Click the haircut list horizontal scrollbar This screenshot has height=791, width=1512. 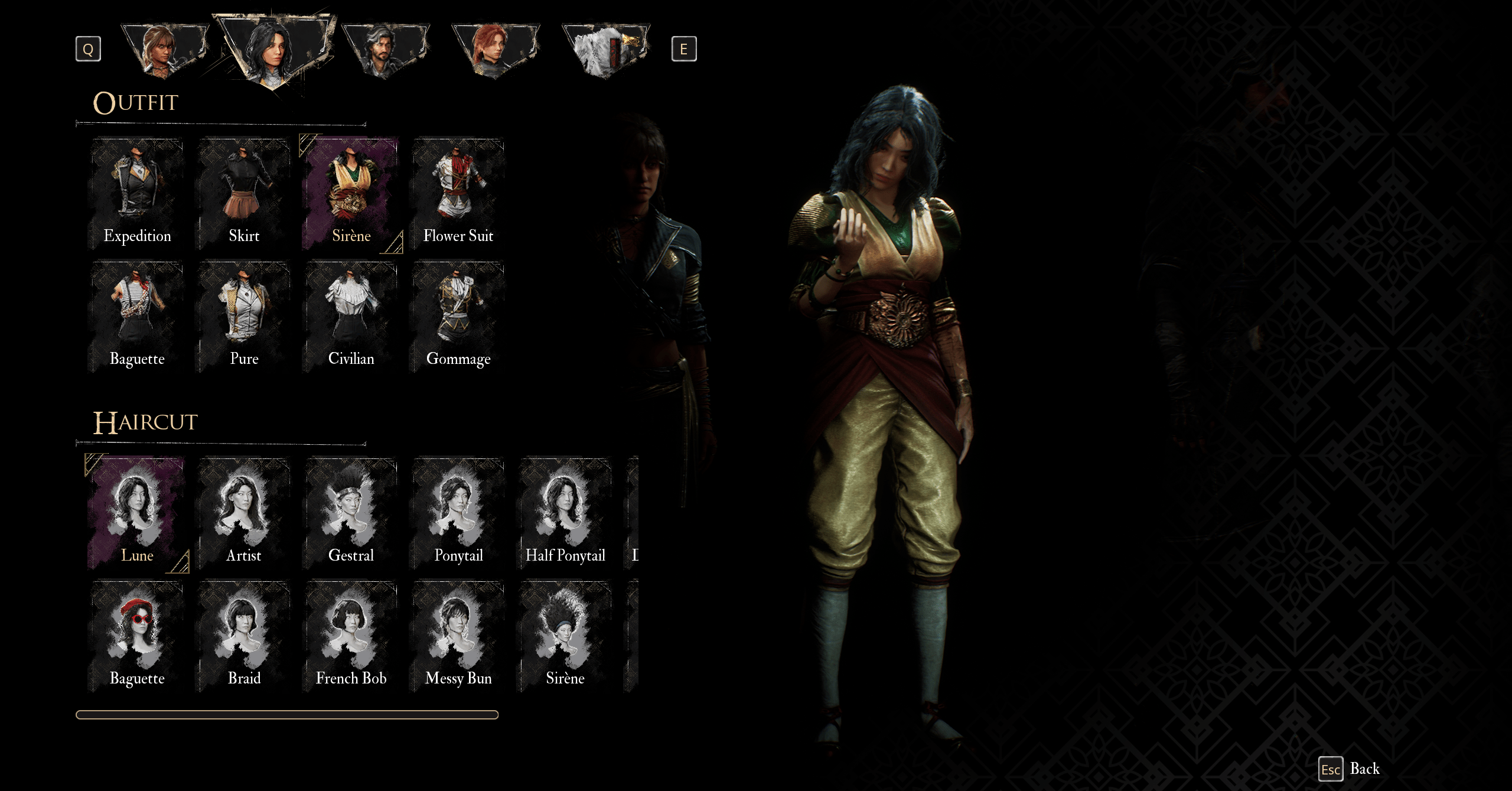[287, 715]
